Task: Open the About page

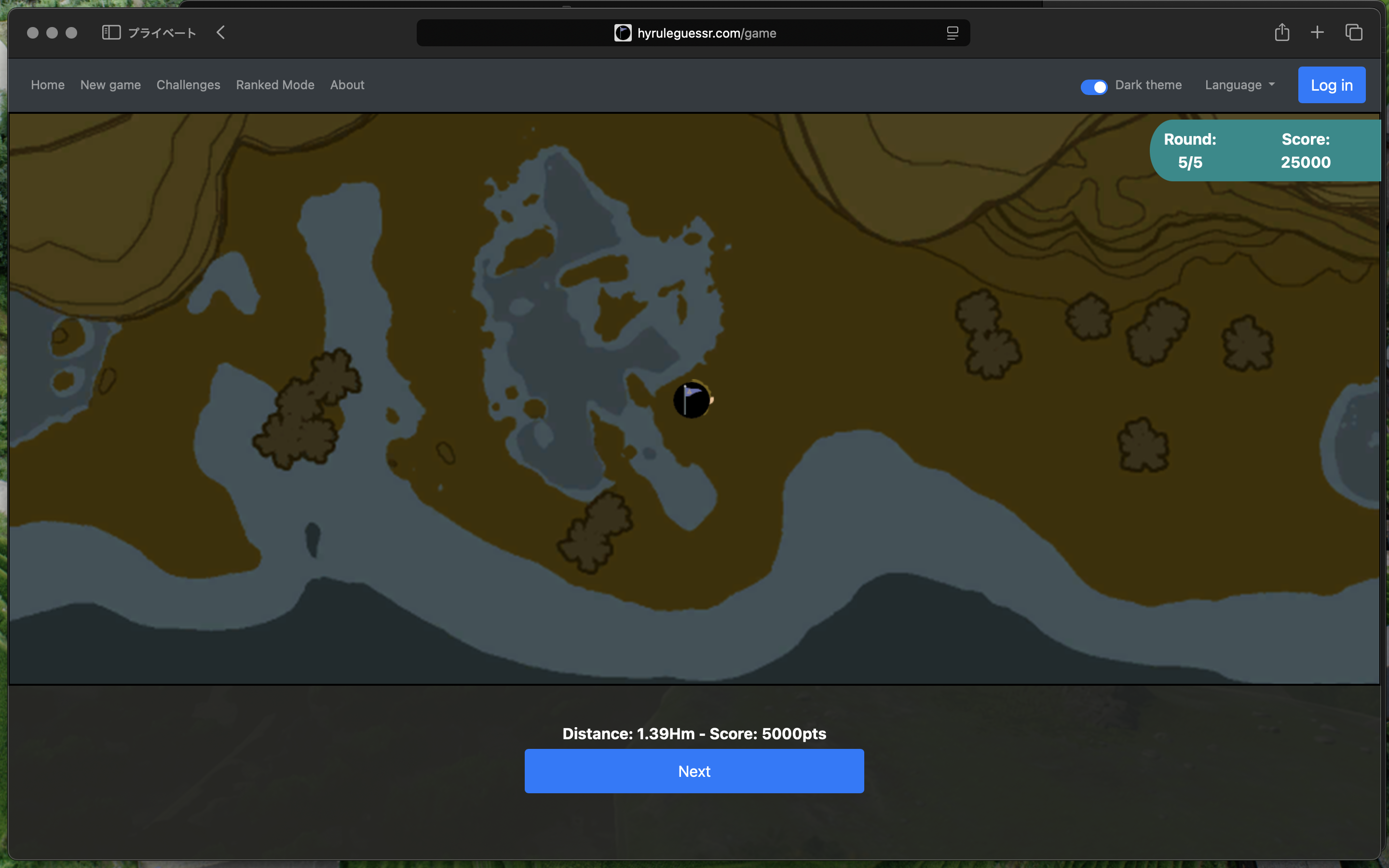Action: 347,85
